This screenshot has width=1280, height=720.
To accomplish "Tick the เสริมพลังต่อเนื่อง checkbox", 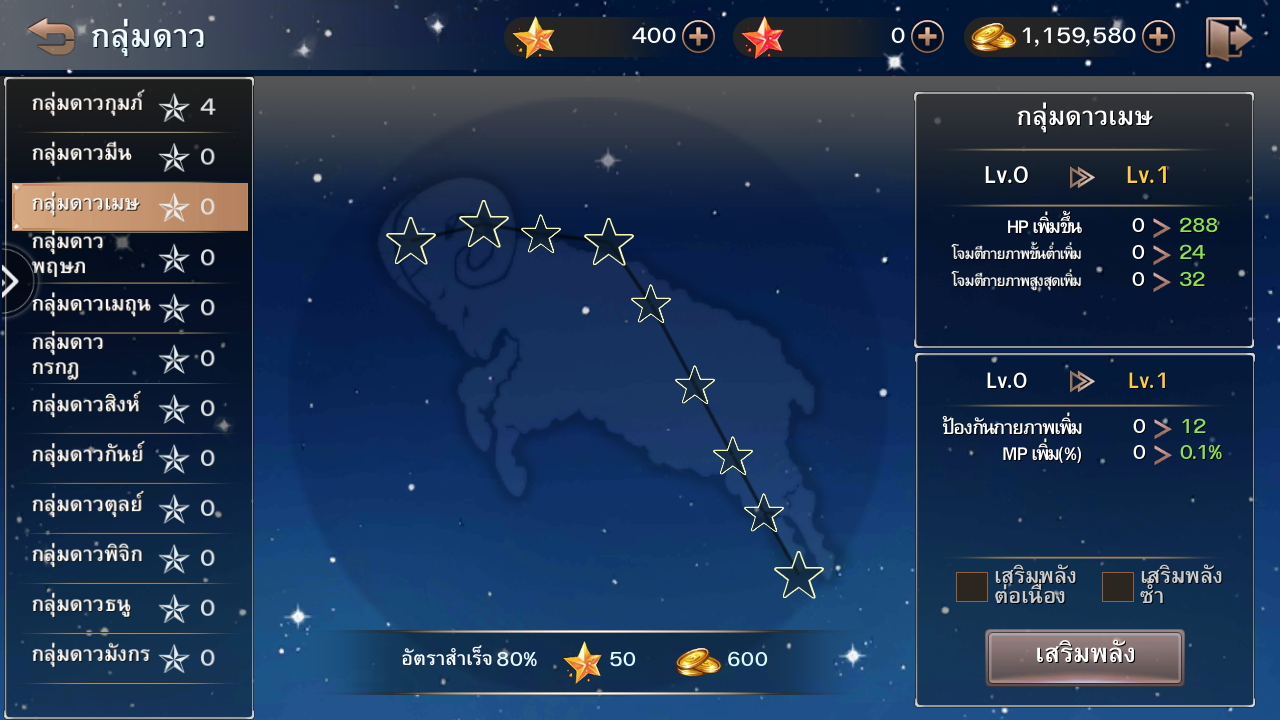I will coord(971,587).
